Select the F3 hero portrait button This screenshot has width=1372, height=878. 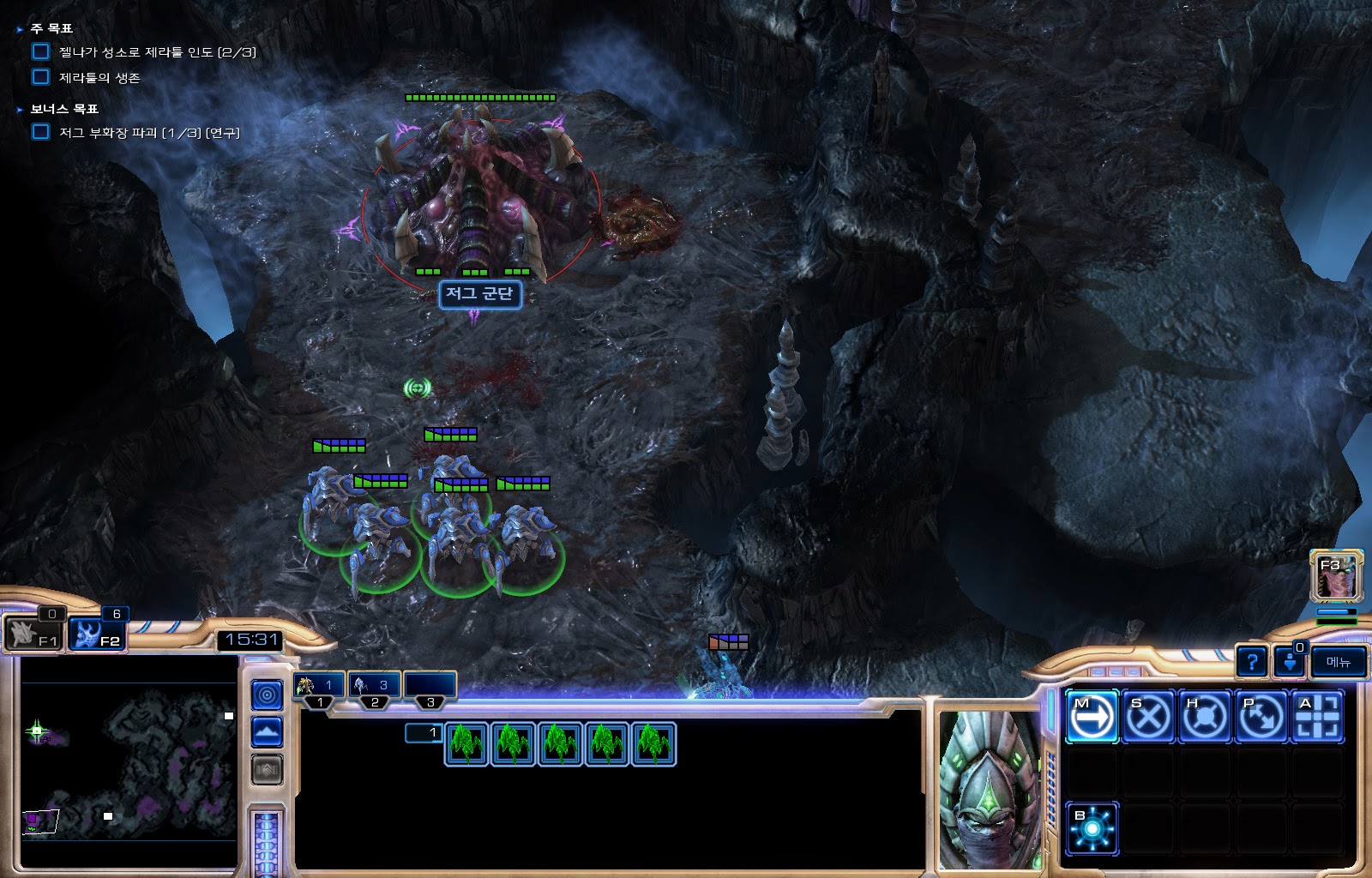pos(1335,576)
